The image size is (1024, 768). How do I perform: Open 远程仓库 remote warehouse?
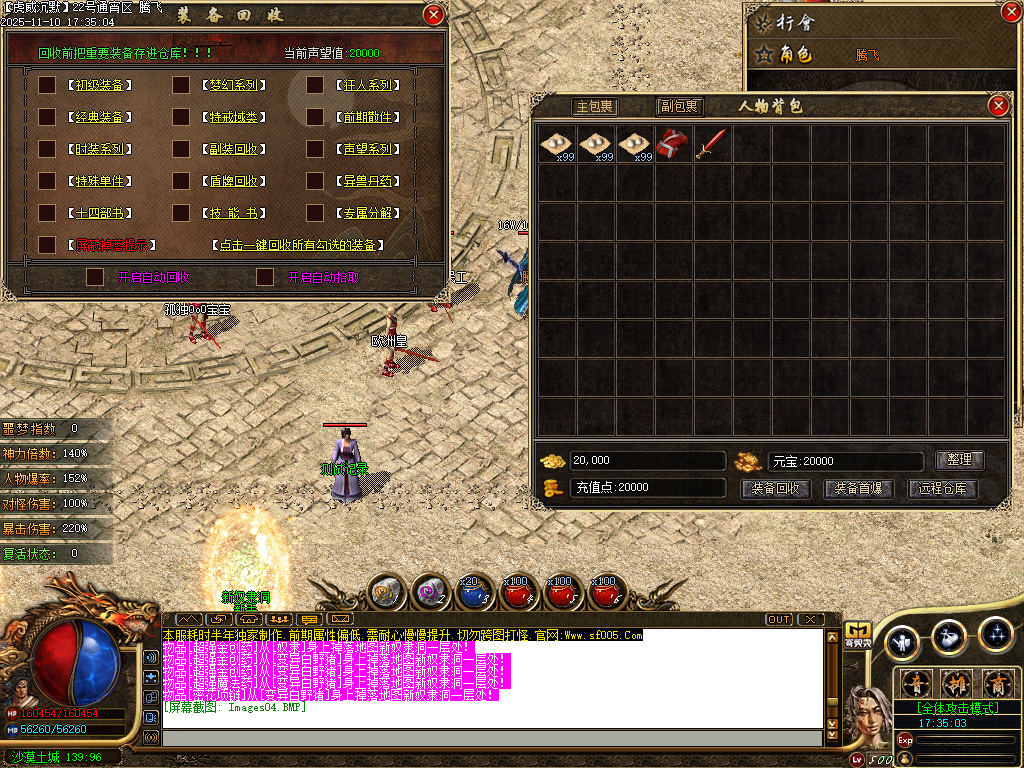pyautogui.click(x=942, y=489)
